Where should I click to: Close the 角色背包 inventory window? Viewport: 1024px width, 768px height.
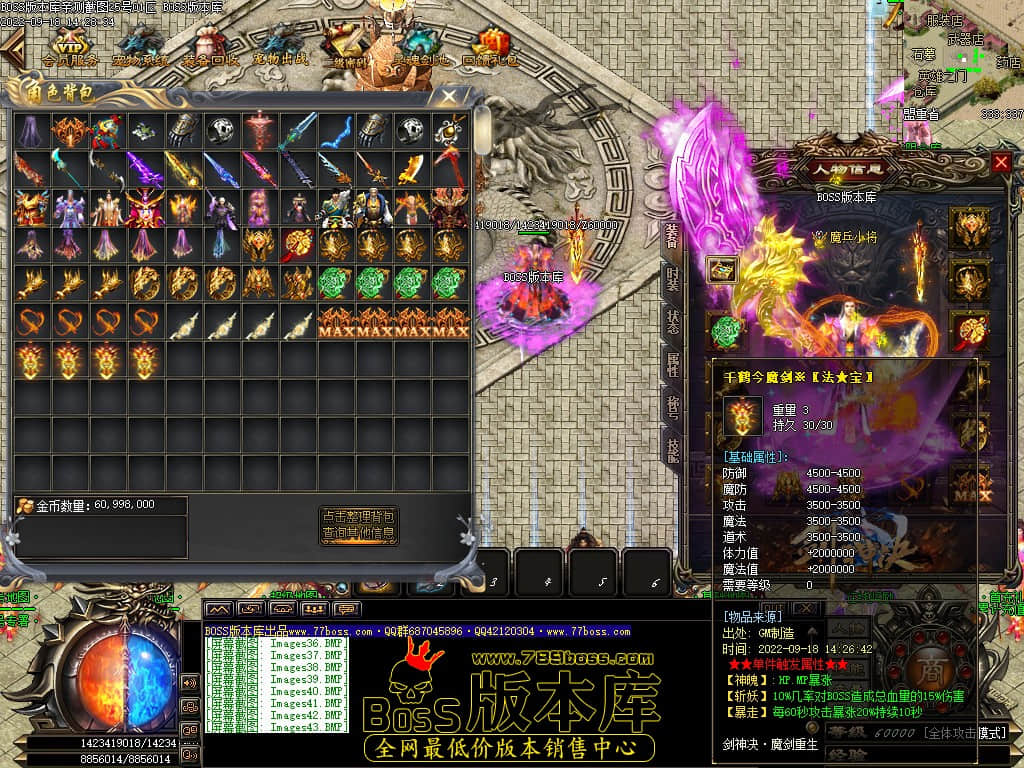450,97
